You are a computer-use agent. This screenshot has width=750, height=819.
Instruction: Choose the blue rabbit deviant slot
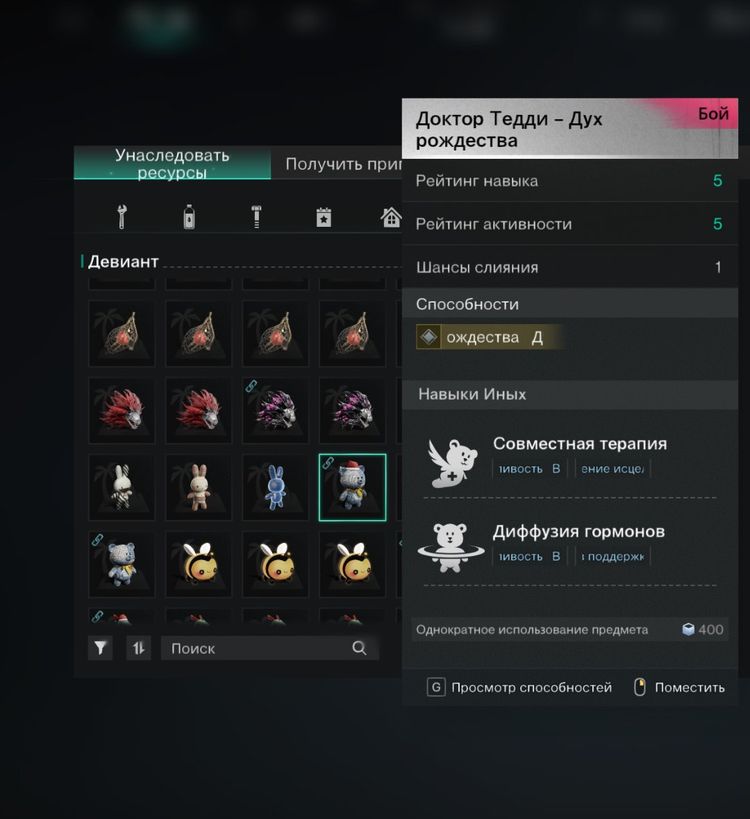point(275,487)
